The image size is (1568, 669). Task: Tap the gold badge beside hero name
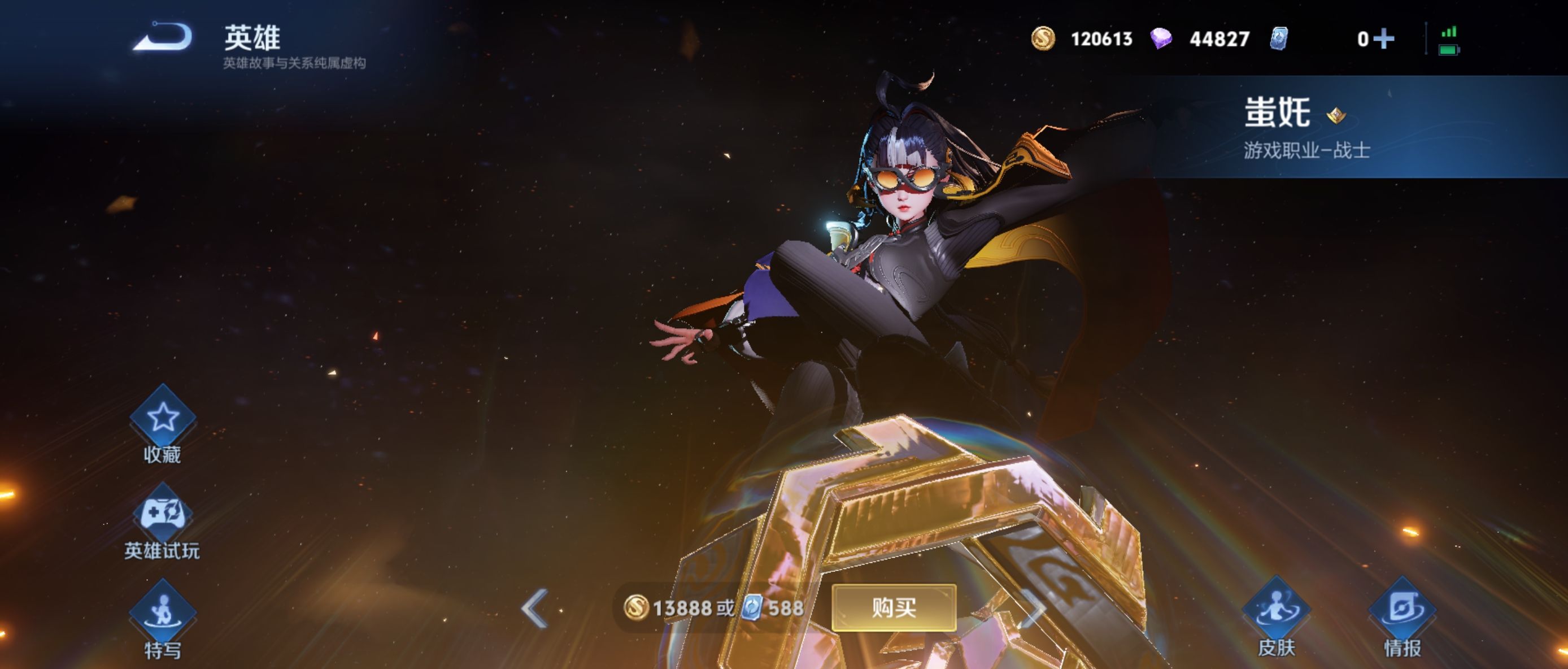pos(1336,115)
